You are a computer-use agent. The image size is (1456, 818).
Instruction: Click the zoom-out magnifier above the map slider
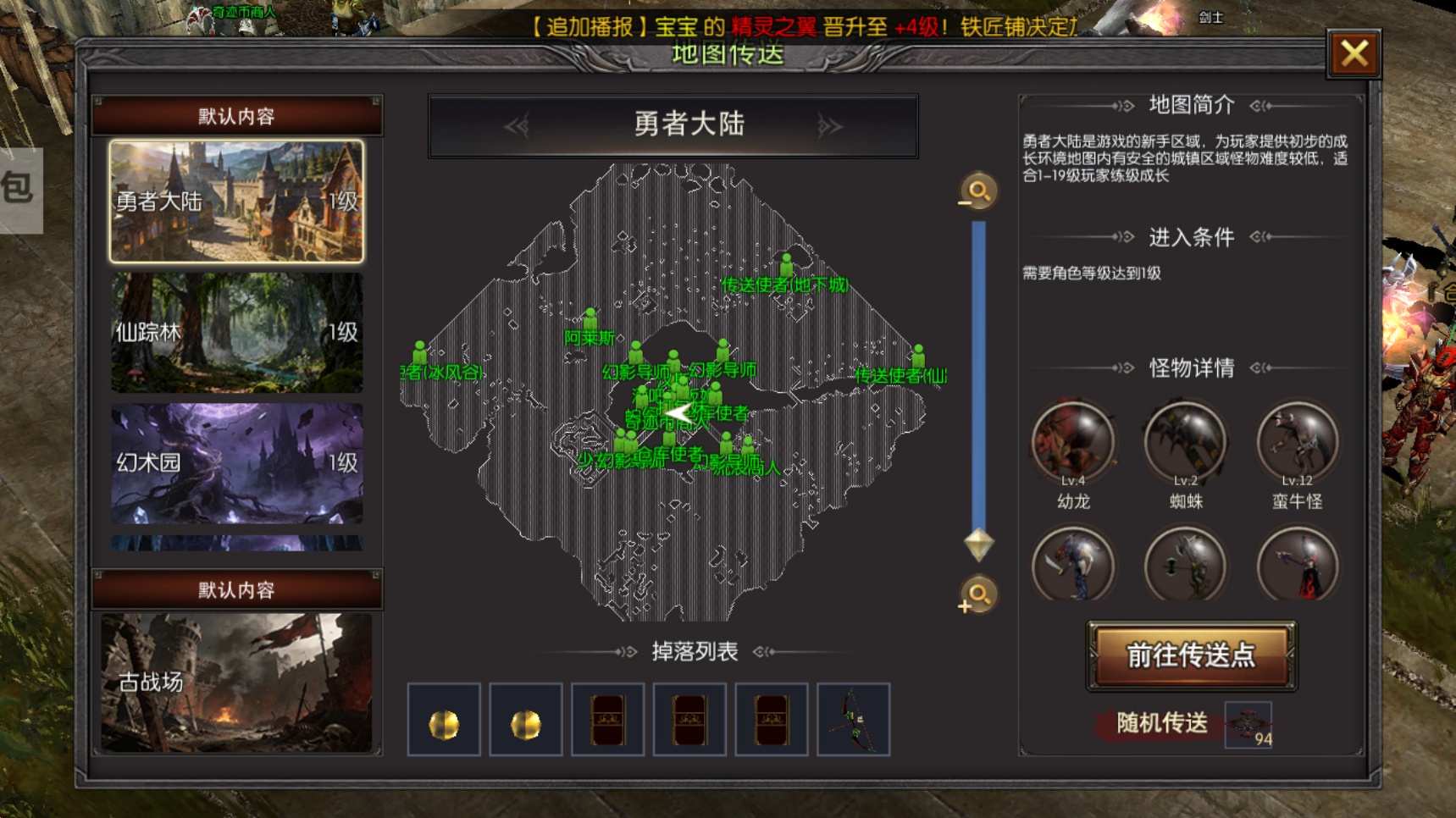click(x=978, y=191)
